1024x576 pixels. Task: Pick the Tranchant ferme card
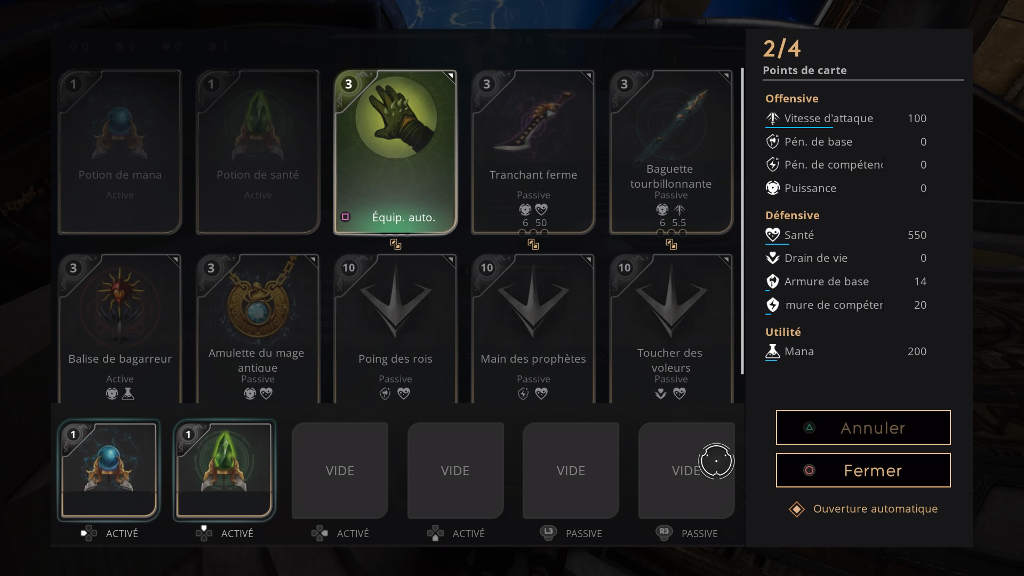533,150
